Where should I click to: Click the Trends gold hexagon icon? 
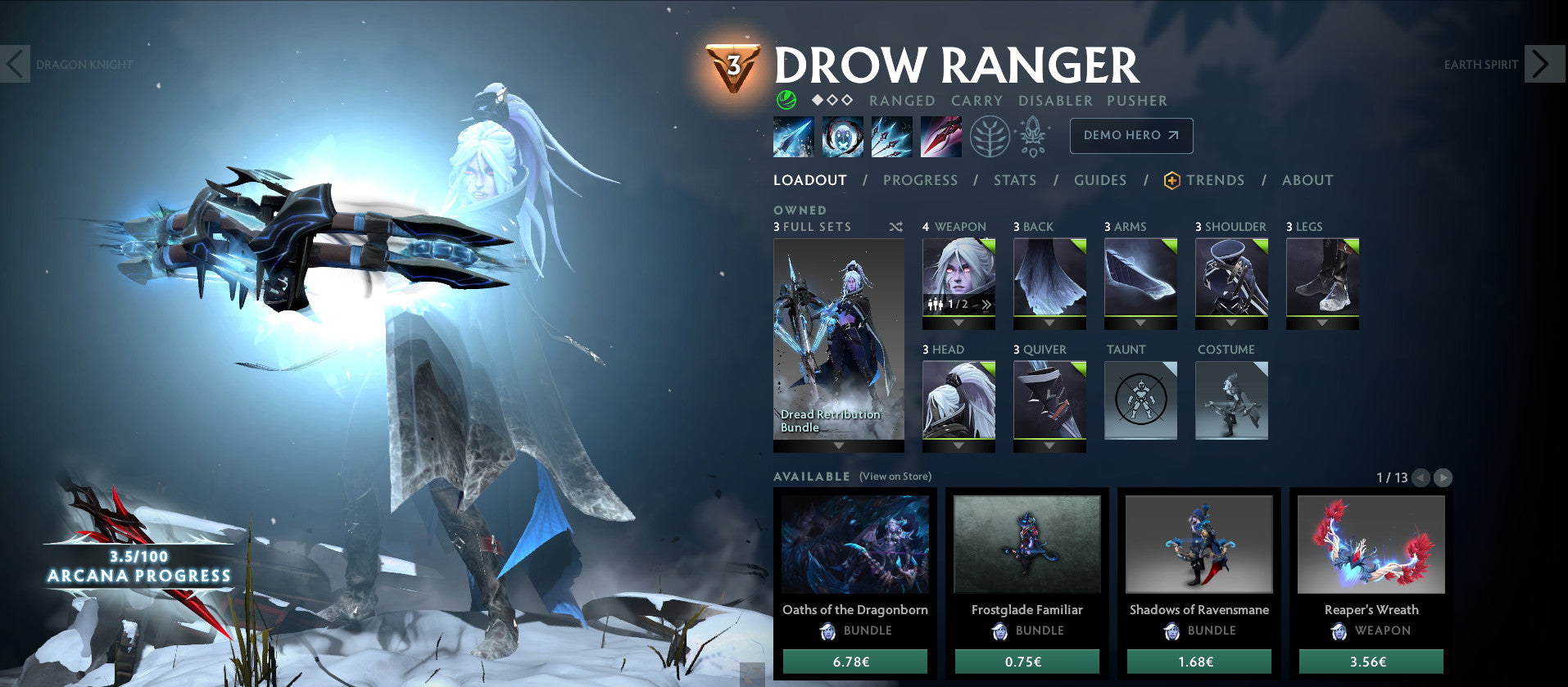click(1171, 180)
